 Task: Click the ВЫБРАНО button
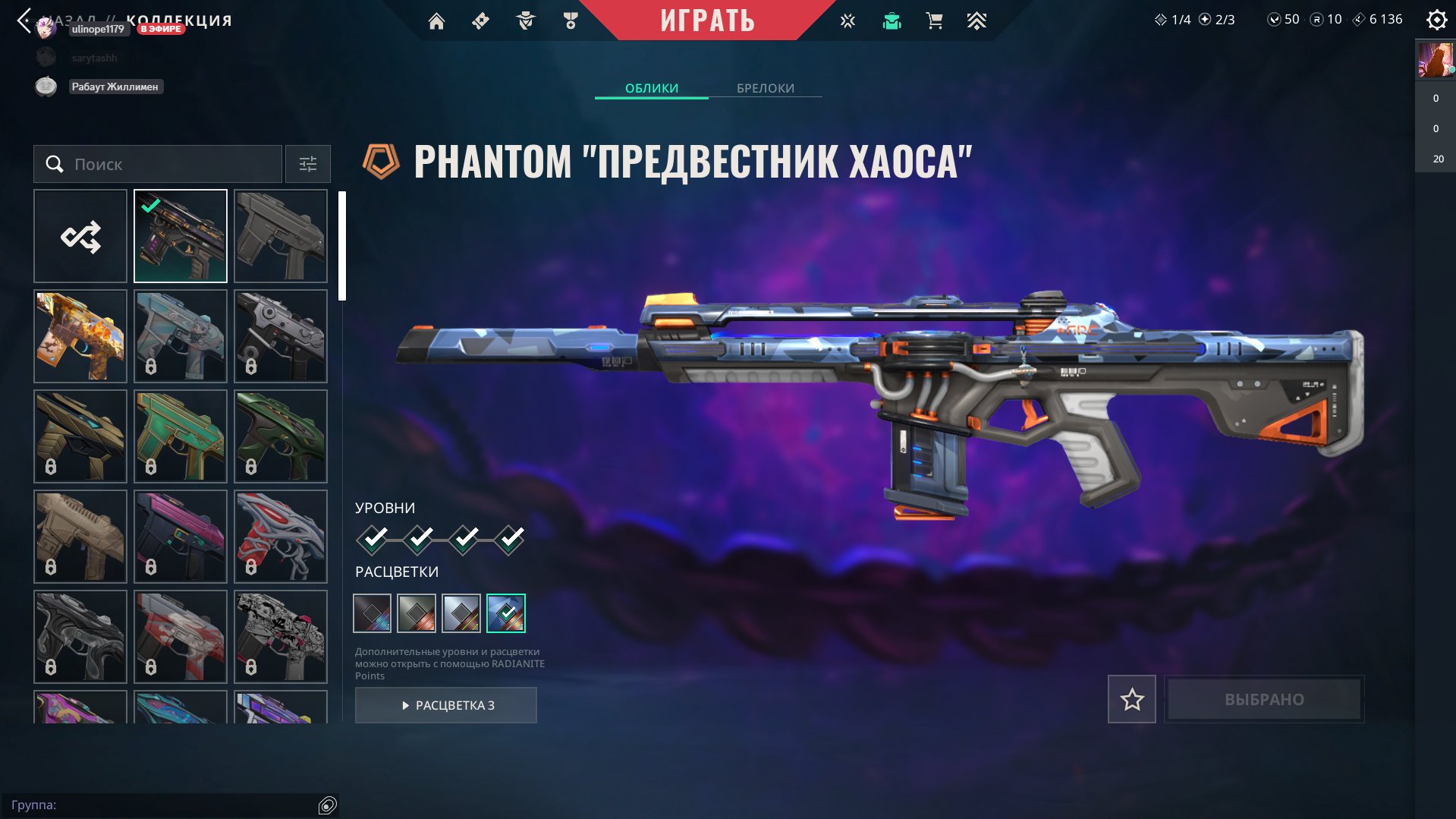tap(1263, 699)
